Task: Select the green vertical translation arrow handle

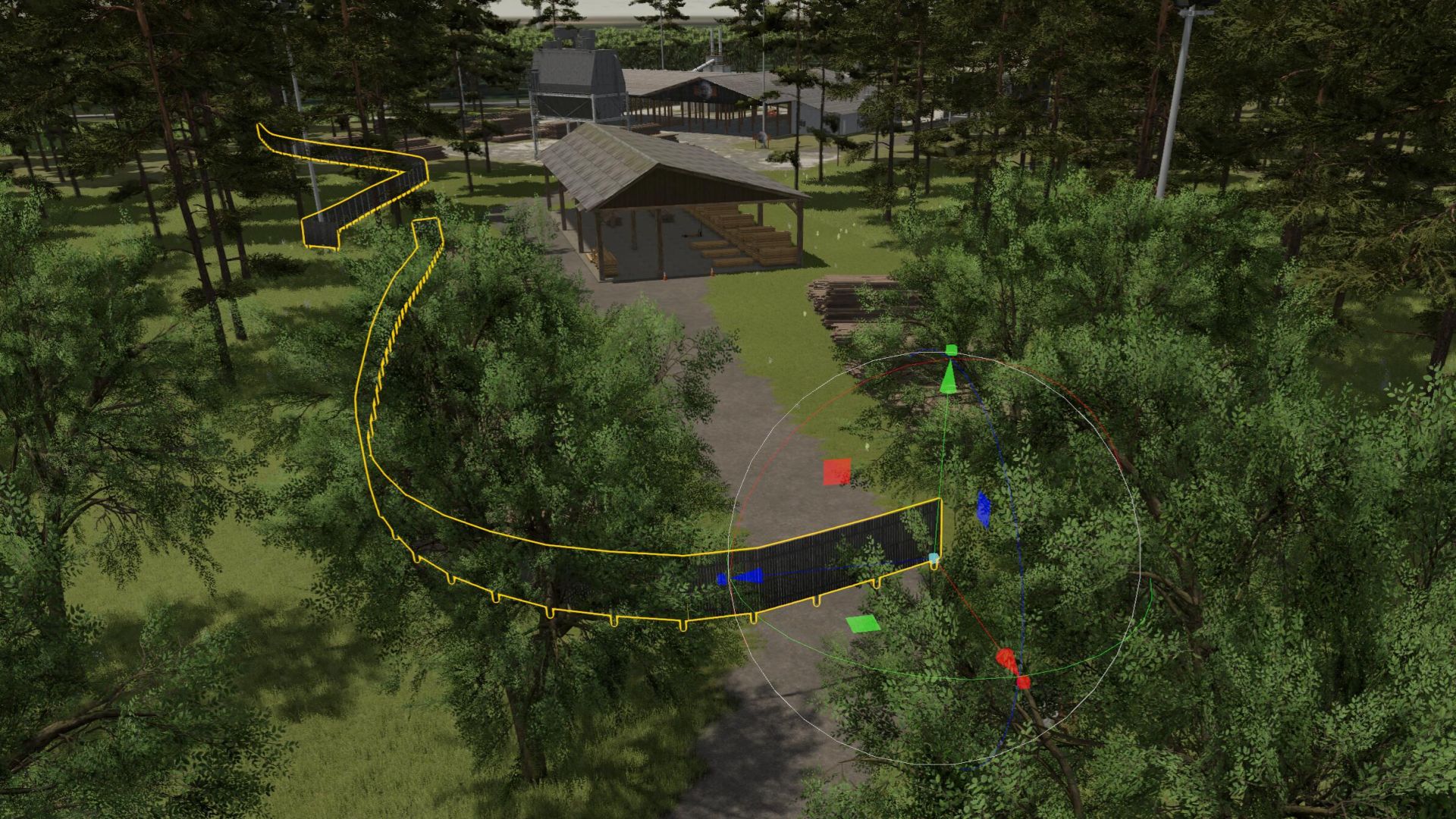Action: tap(949, 377)
